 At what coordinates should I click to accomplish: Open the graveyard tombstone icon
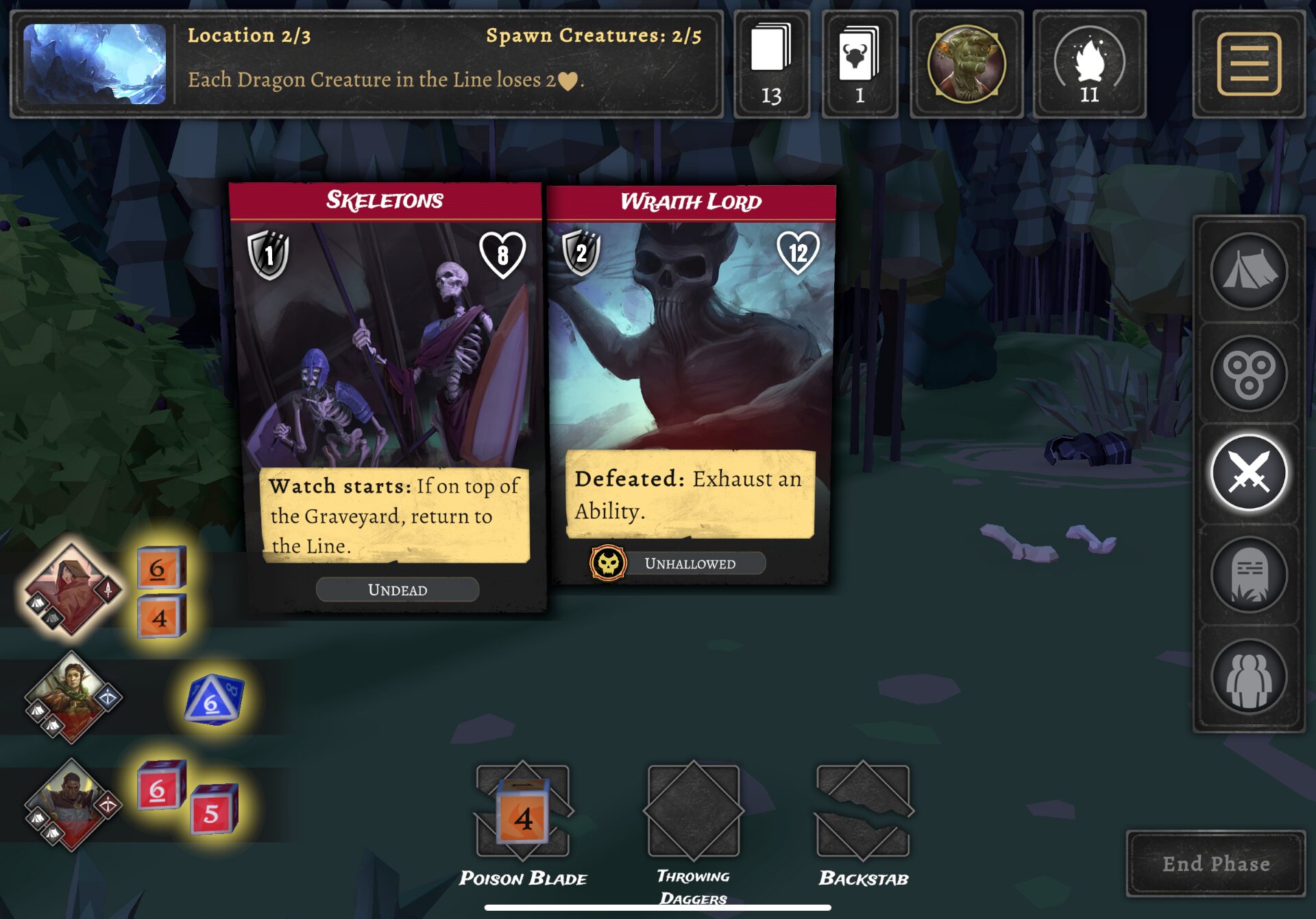pyautogui.click(x=1248, y=574)
